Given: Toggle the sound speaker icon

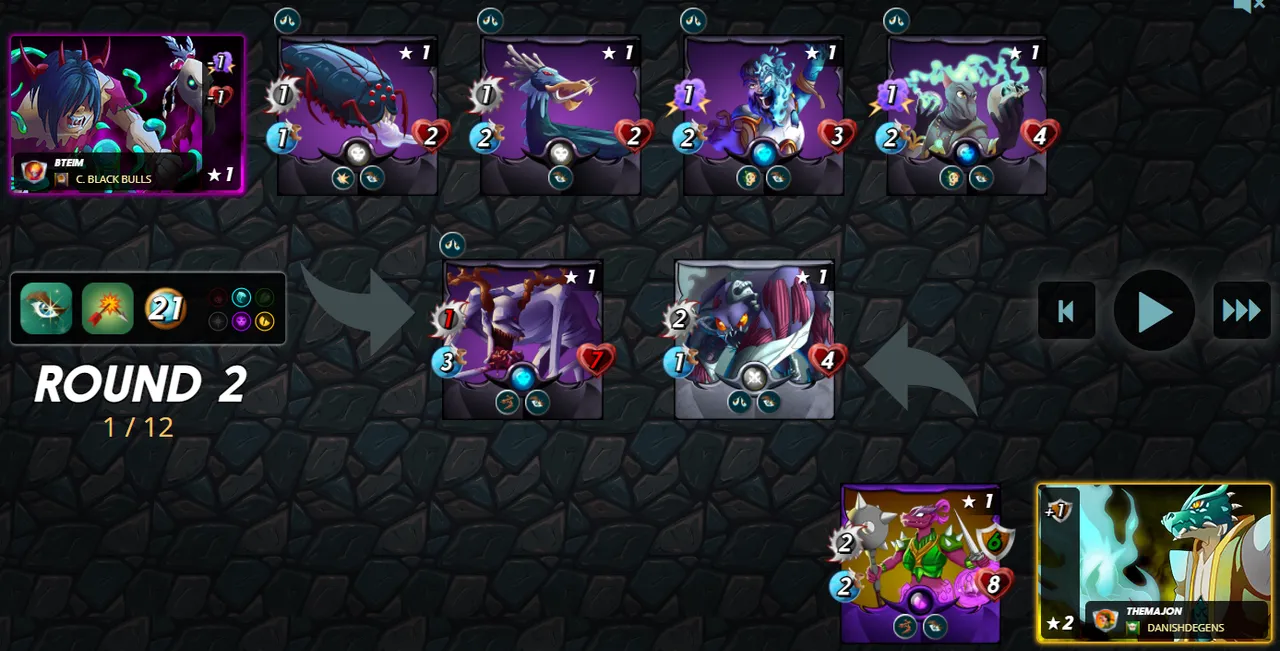Looking at the screenshot, I should 1247,6.
